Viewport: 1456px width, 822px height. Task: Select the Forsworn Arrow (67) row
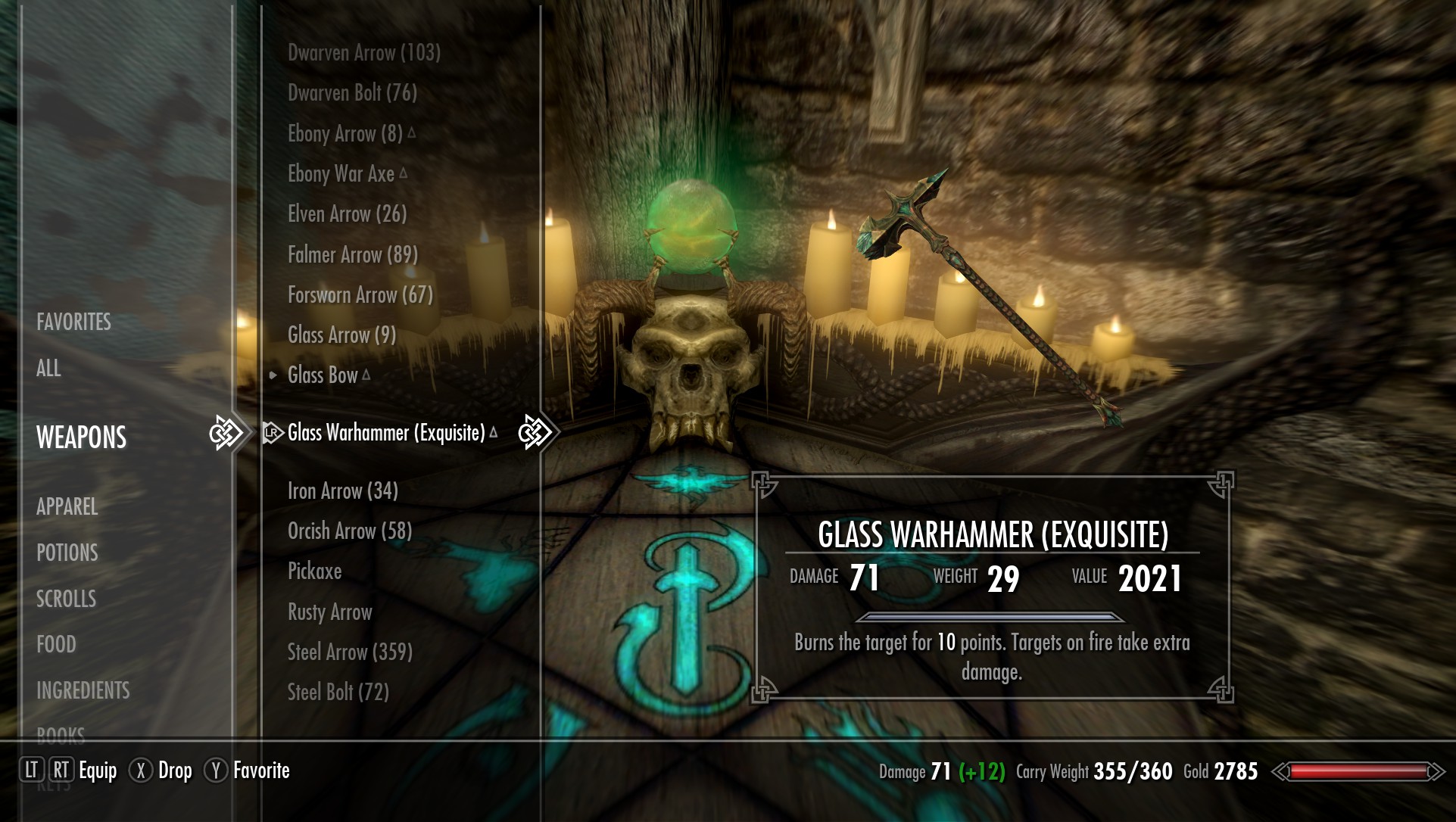tap(360, 295)
